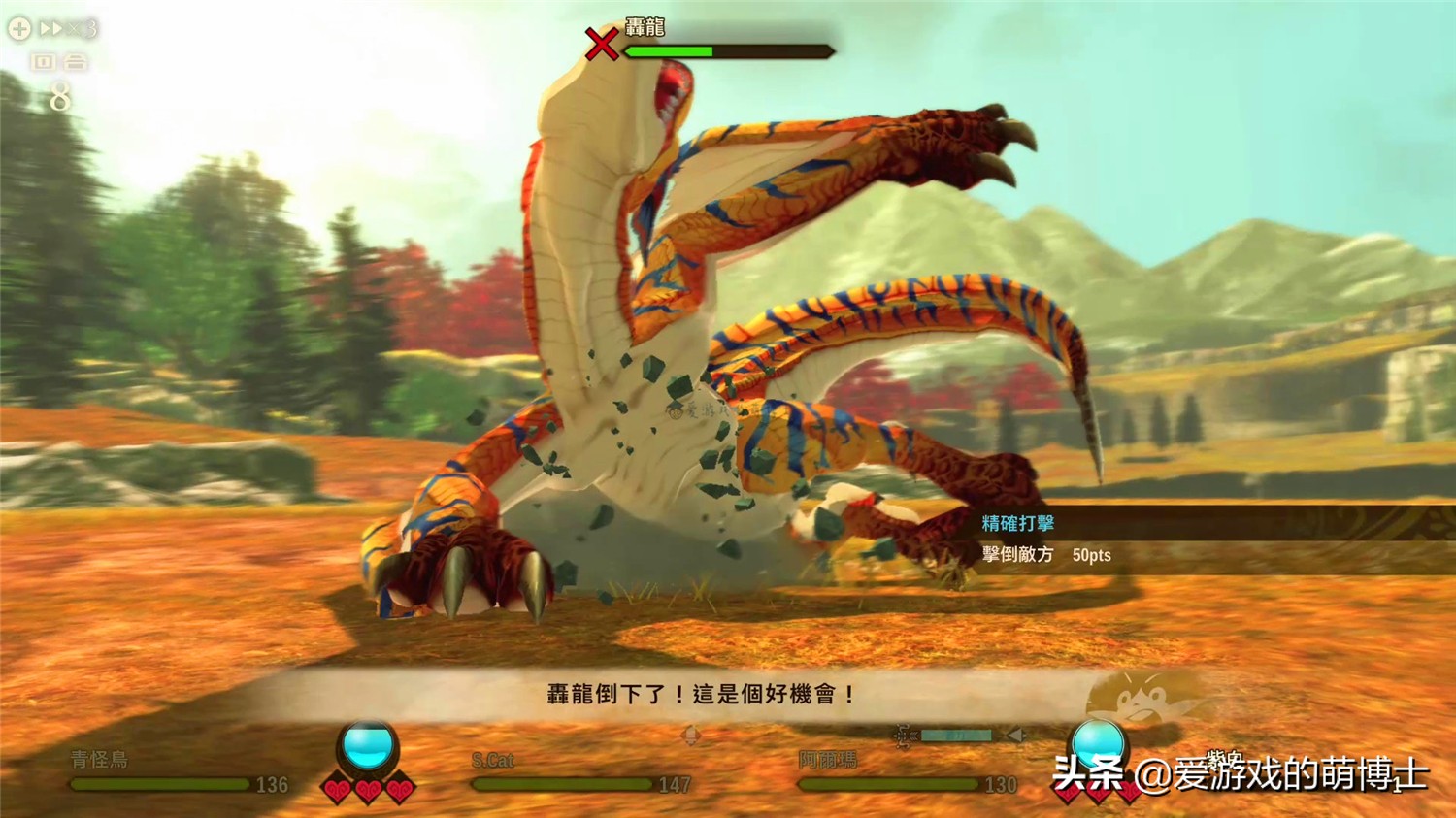Click the blue kinship orb beside 青怪鳥
This screenshot has height=818, width=1456.
368,746
